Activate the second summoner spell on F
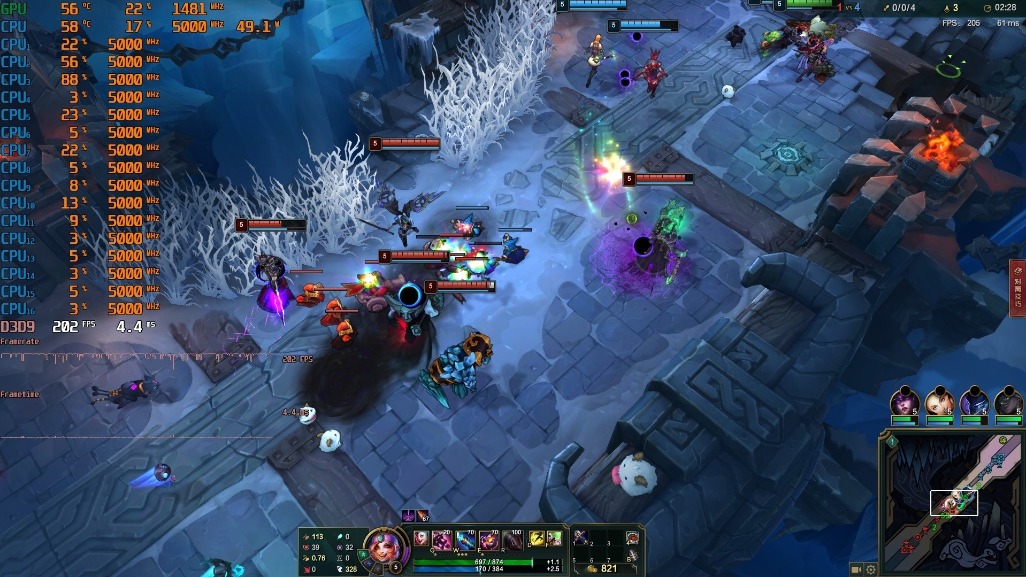The image size is (1026, 577). click(x=554, y=538)
